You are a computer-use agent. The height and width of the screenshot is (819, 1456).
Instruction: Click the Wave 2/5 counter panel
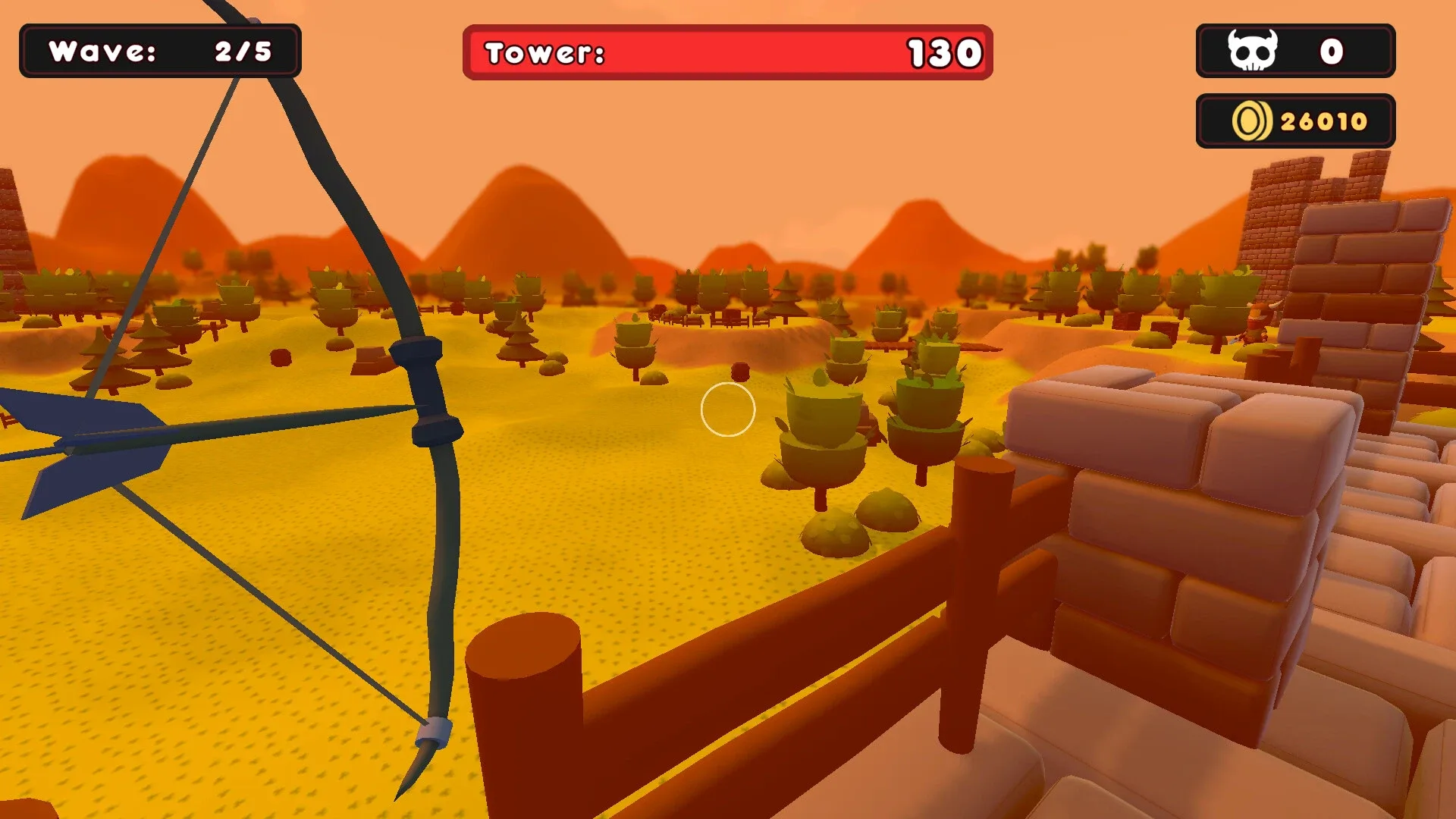point(161,52)
